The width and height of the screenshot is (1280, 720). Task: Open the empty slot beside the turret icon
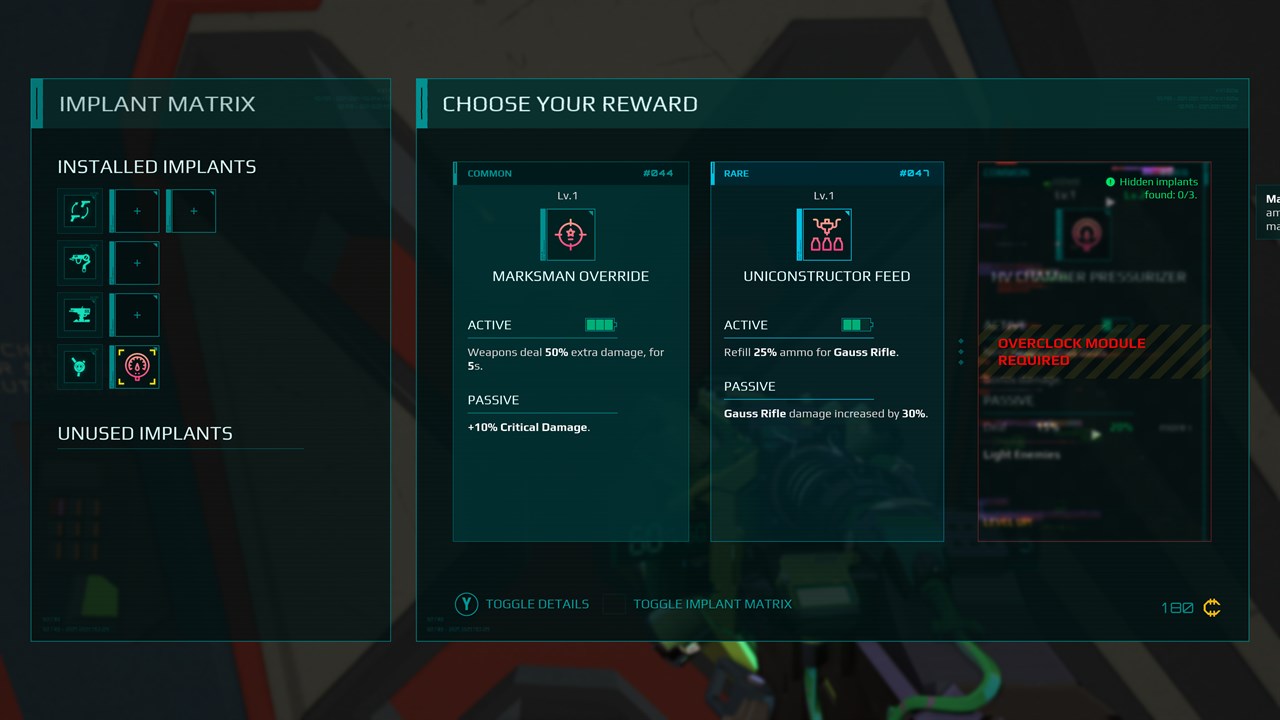pos(137,315)
